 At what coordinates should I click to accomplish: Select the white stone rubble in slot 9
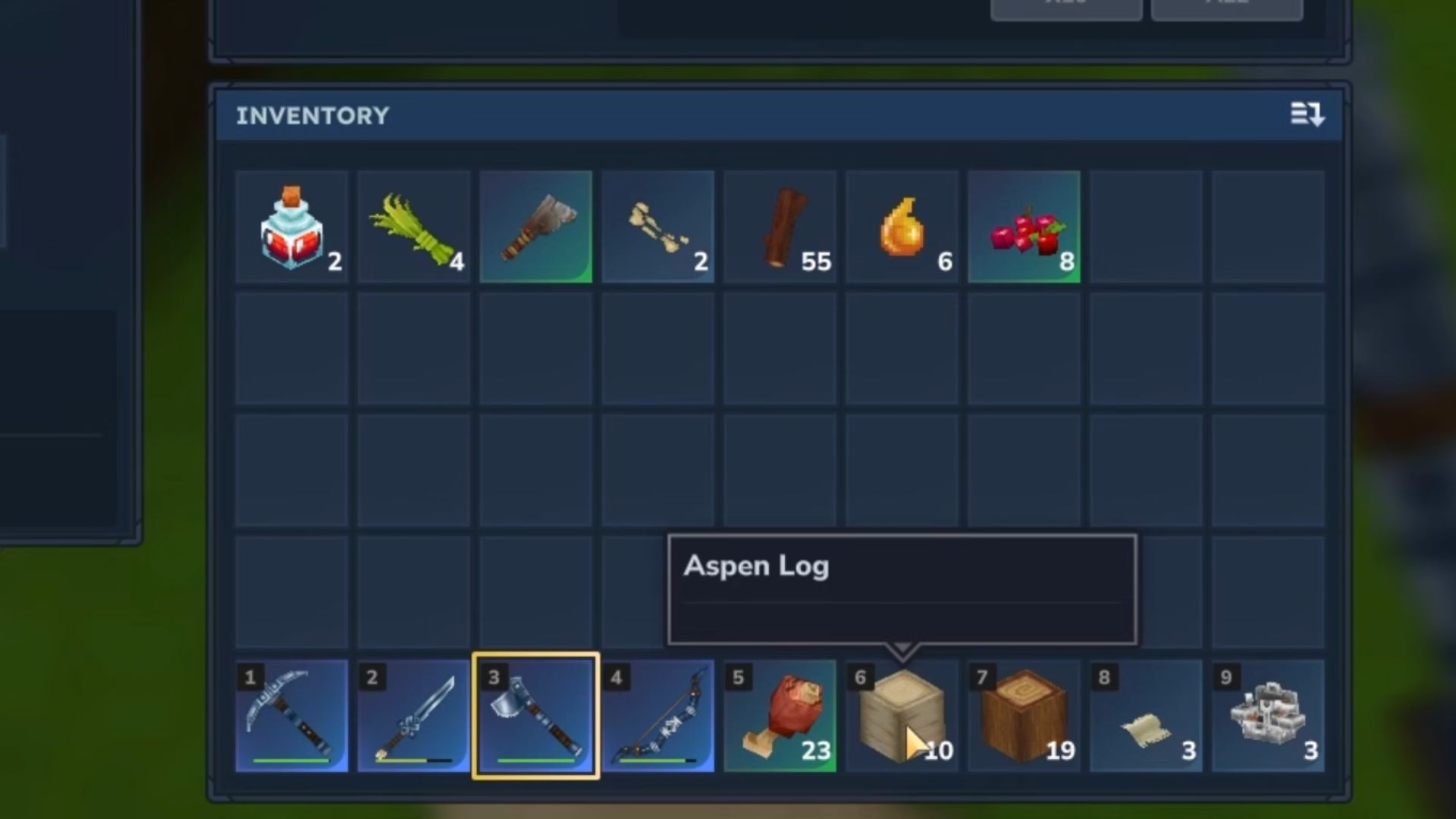click(1268, 716)
